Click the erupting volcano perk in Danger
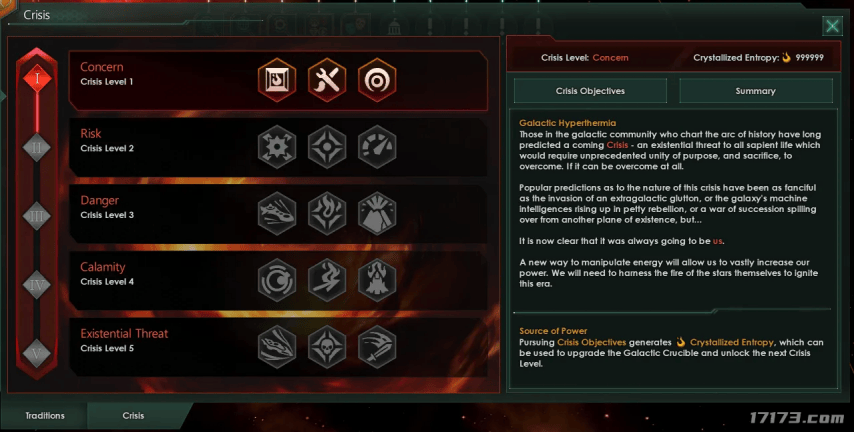854x432 pixels. (x=377, y=213)
